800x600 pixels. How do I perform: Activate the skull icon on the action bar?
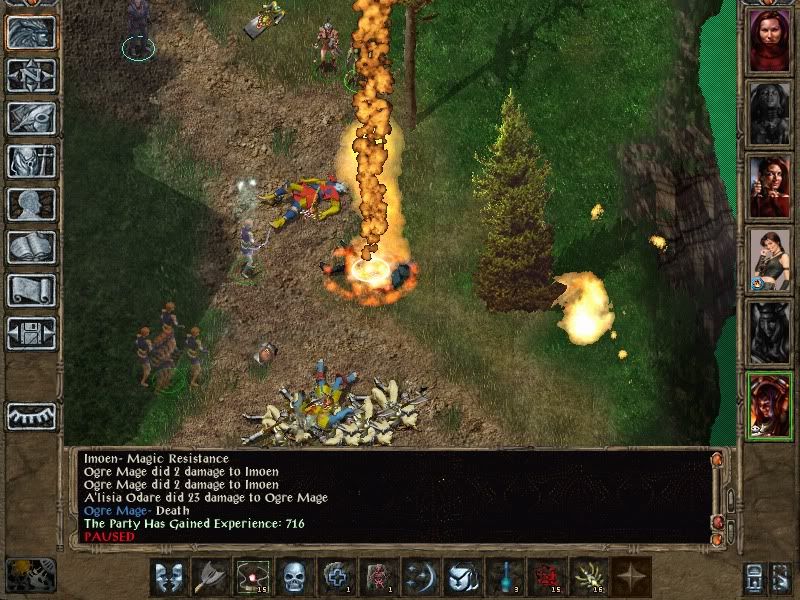pyautogui.click(x=295, y=577)
